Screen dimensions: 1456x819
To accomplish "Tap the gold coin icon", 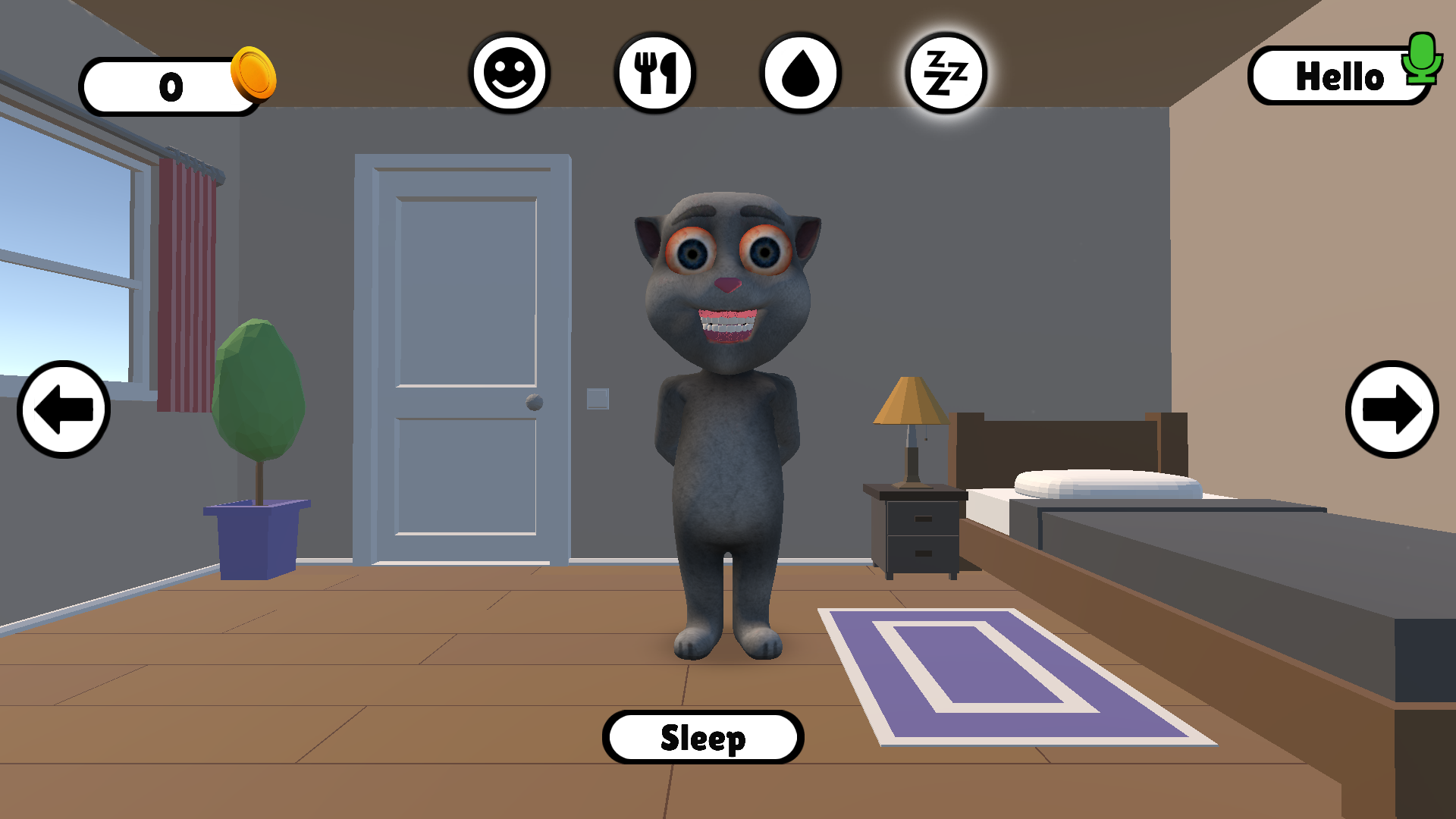I will [x=253, y=76].
